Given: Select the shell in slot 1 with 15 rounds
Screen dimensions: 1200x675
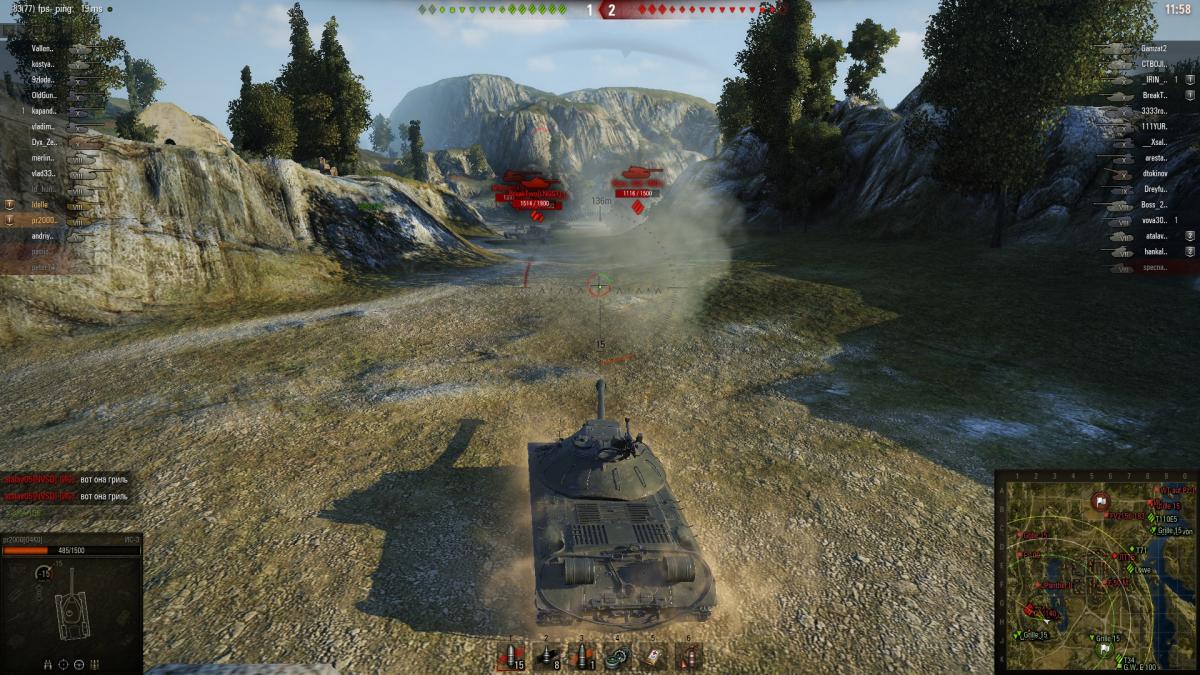Looking at the screenshot, I should 511,656.
